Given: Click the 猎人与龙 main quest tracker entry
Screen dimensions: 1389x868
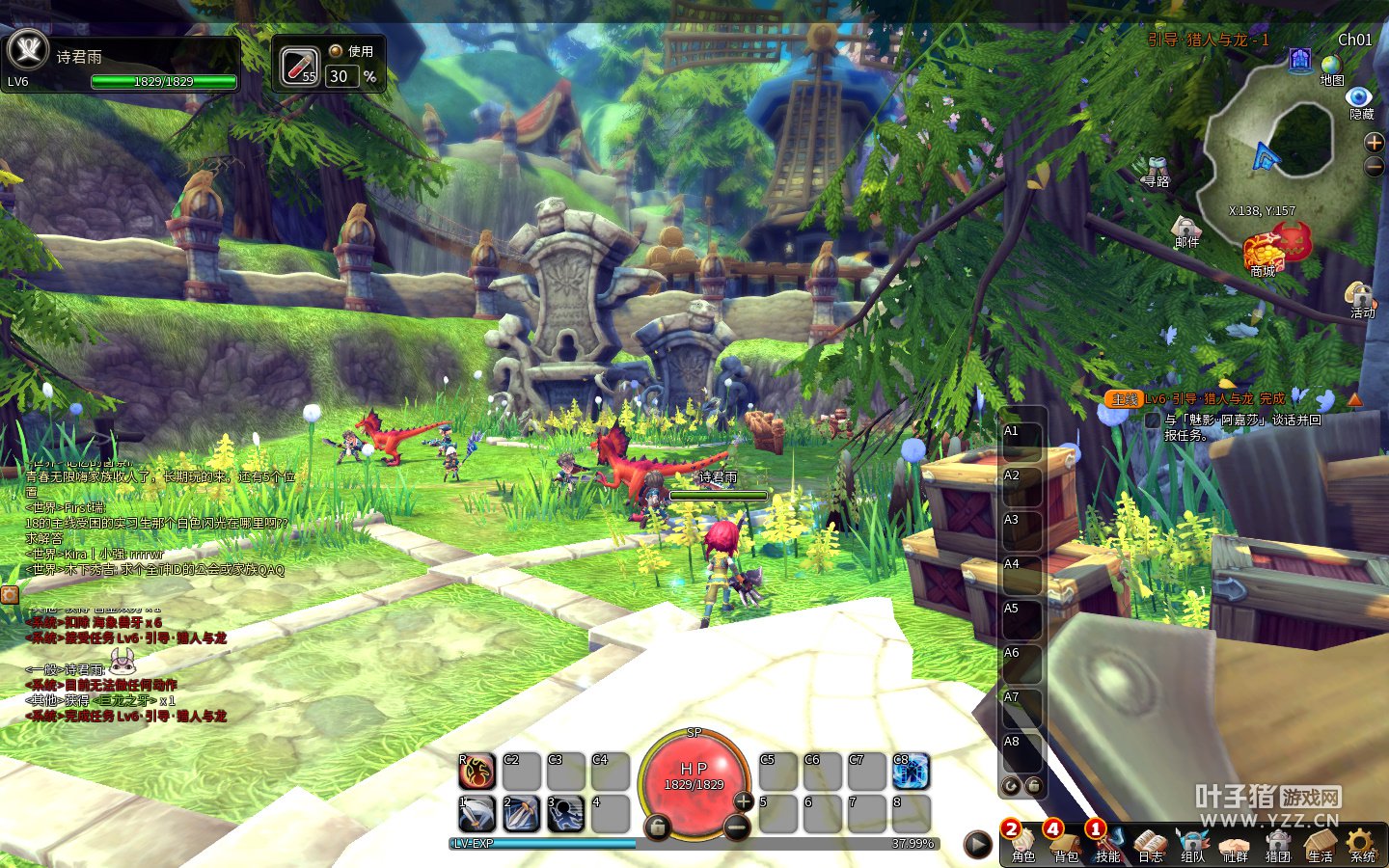Looking at the screenshot, I should coord(1215,398).
